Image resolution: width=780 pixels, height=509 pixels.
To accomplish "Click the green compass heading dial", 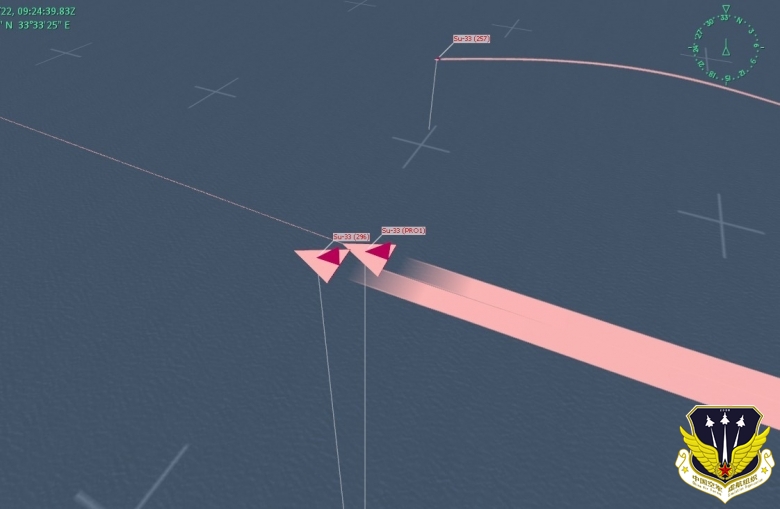I will pos(726,46).
